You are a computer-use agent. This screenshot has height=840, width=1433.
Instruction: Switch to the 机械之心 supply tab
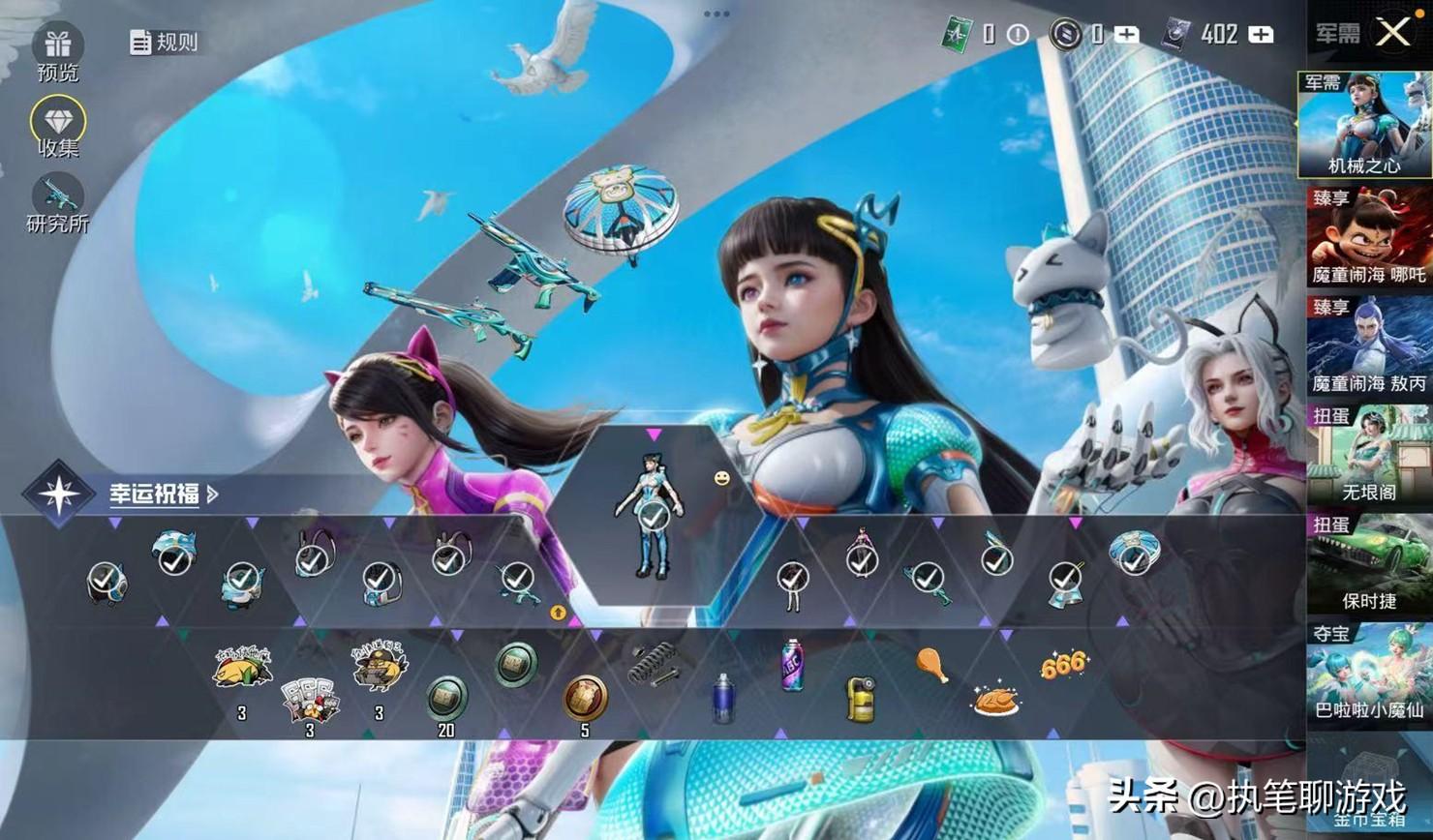click(x=1364, y=124)
